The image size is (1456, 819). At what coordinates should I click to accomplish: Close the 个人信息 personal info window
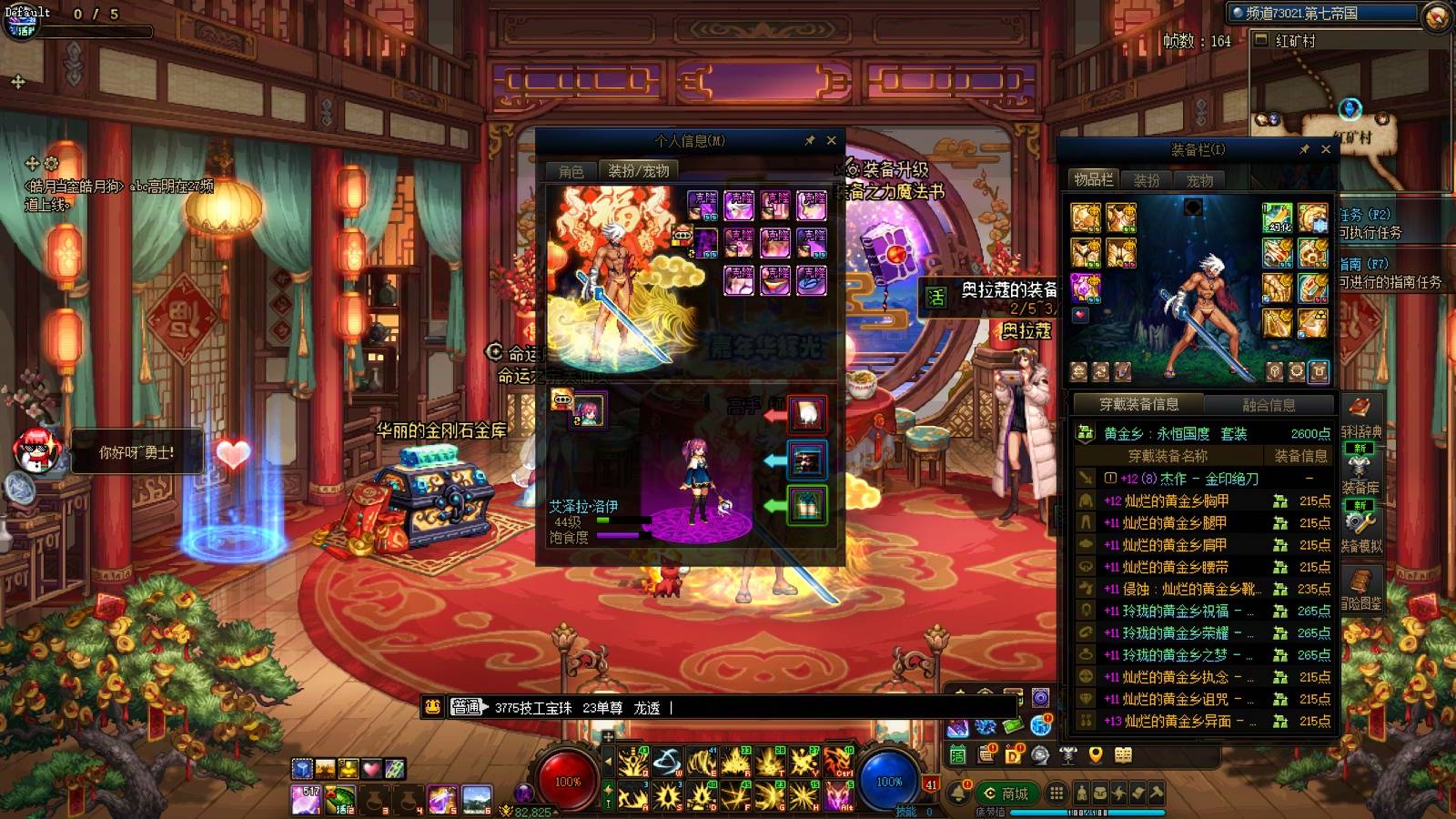[x=831, y=140]
